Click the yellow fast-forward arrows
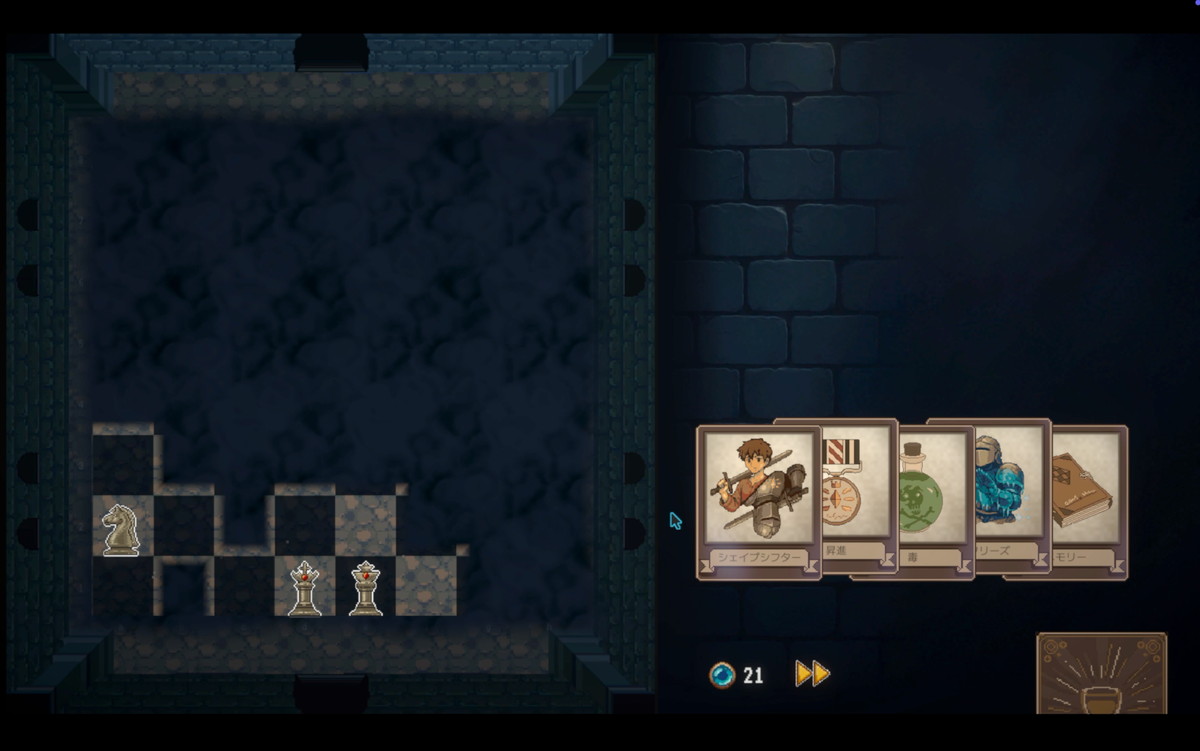This screenshot has width=1200, height=751. point(812,674)
